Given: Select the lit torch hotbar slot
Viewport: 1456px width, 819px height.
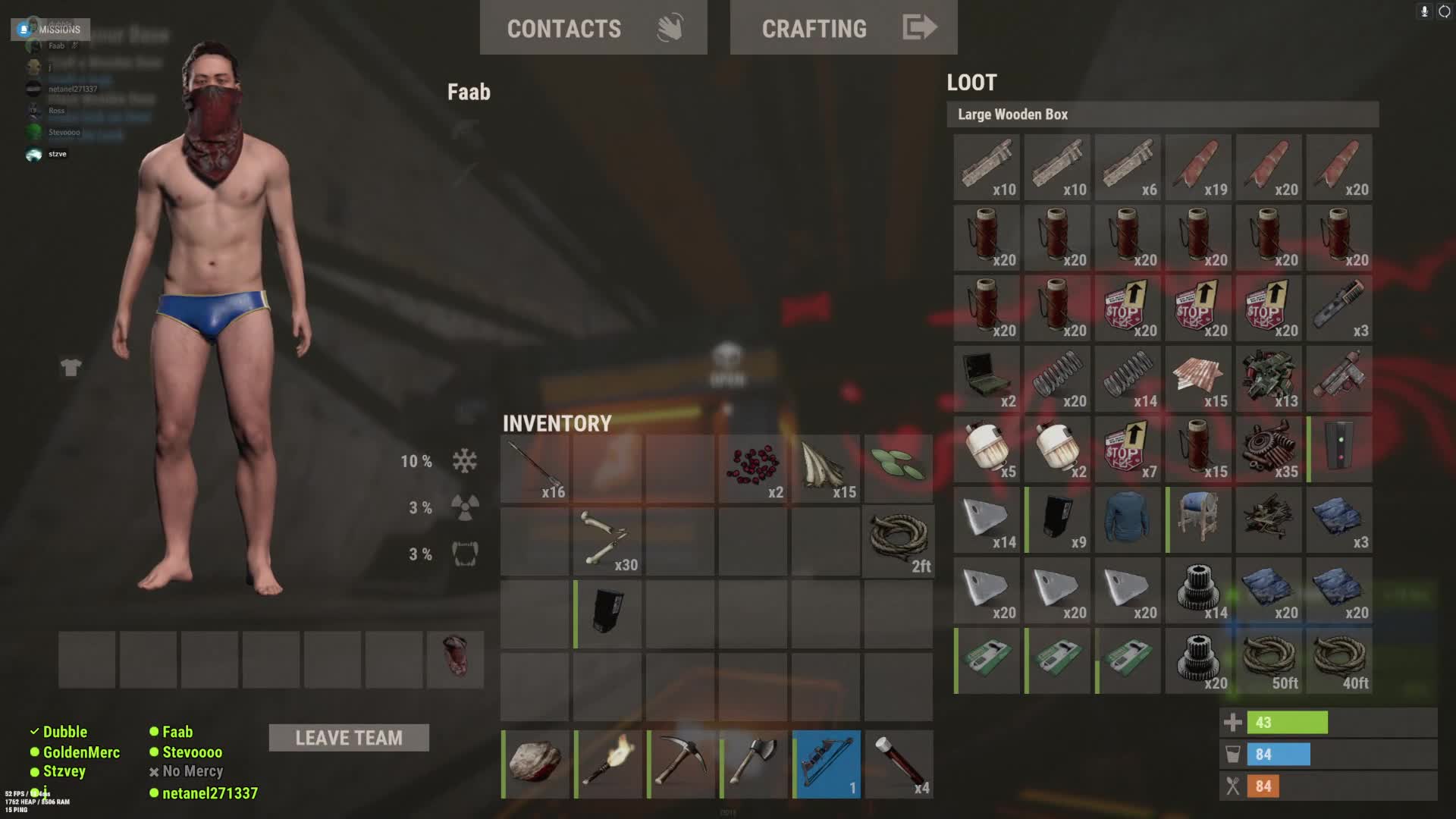Looking at the screenshot, I should (x=608, y=764).
